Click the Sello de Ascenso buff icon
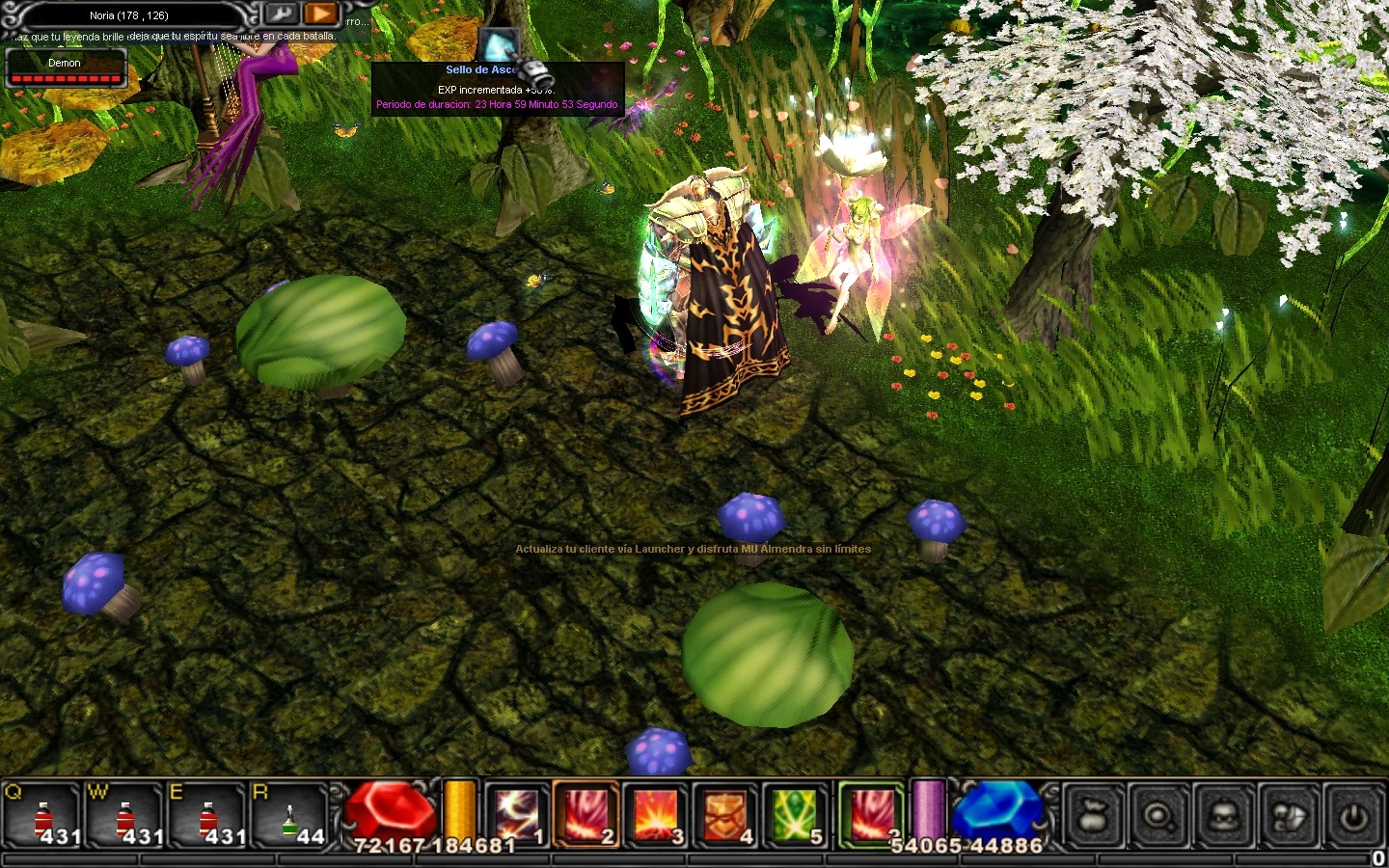This screenshot has height=868, width=1389. click(498, 44)
